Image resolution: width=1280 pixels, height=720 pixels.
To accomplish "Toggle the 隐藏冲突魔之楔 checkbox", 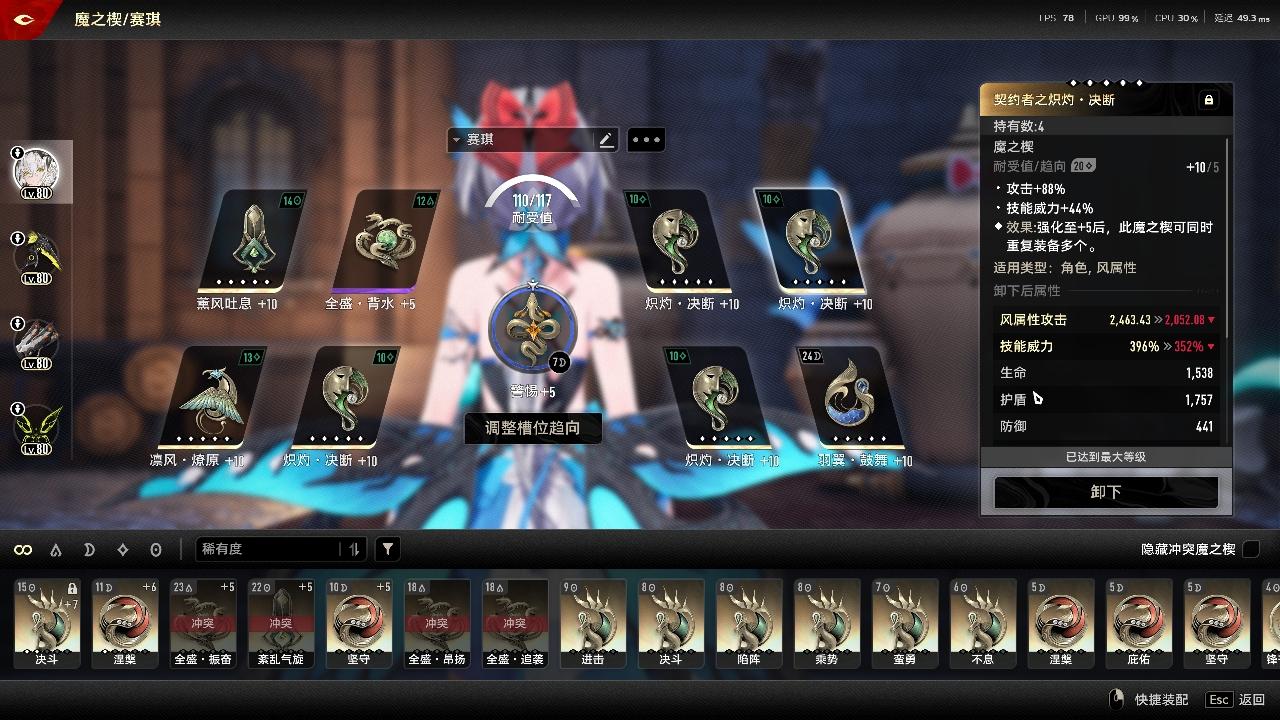I will point(1250,549).
